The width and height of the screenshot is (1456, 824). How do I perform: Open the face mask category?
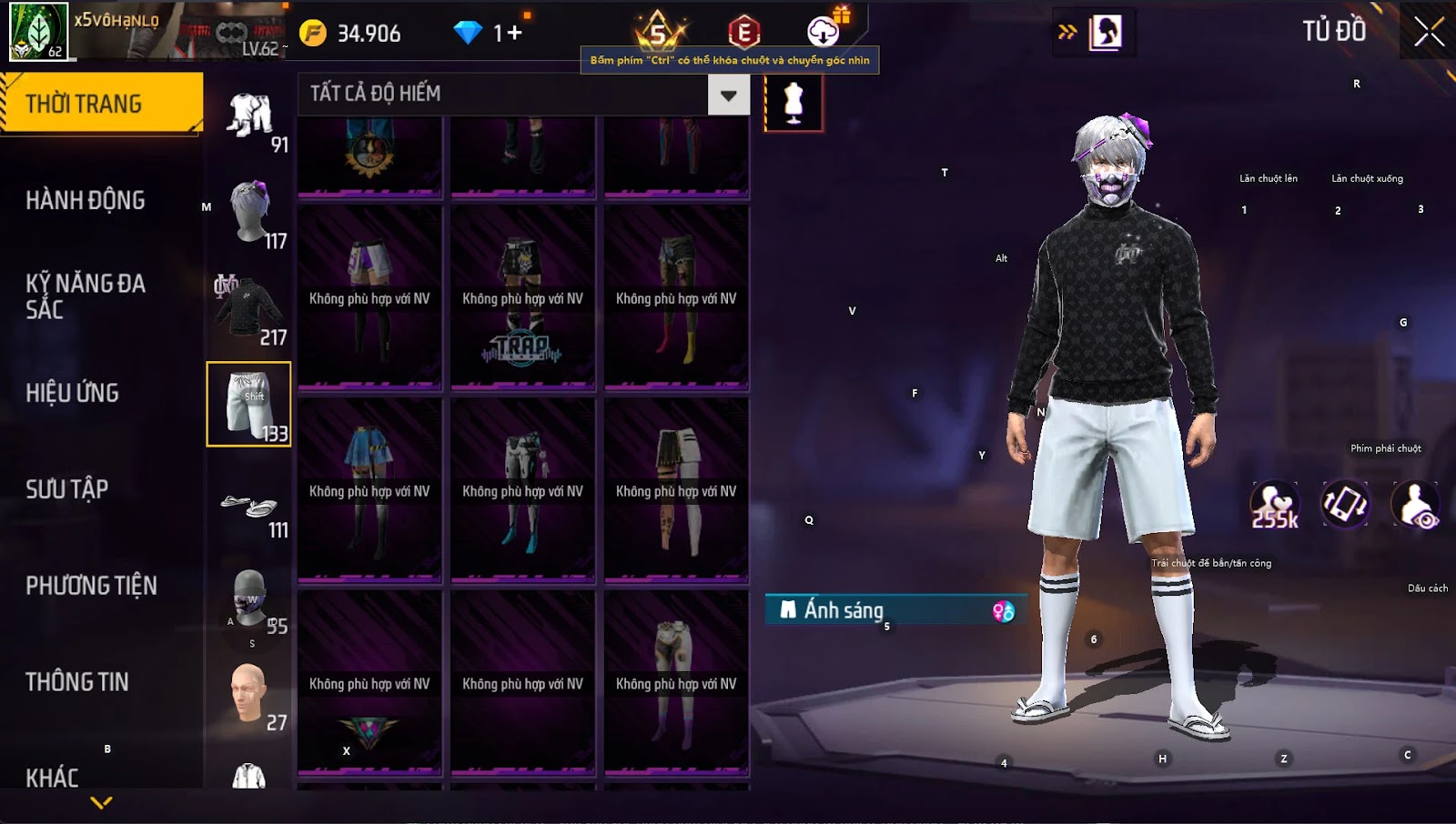[x=248, y=598]
